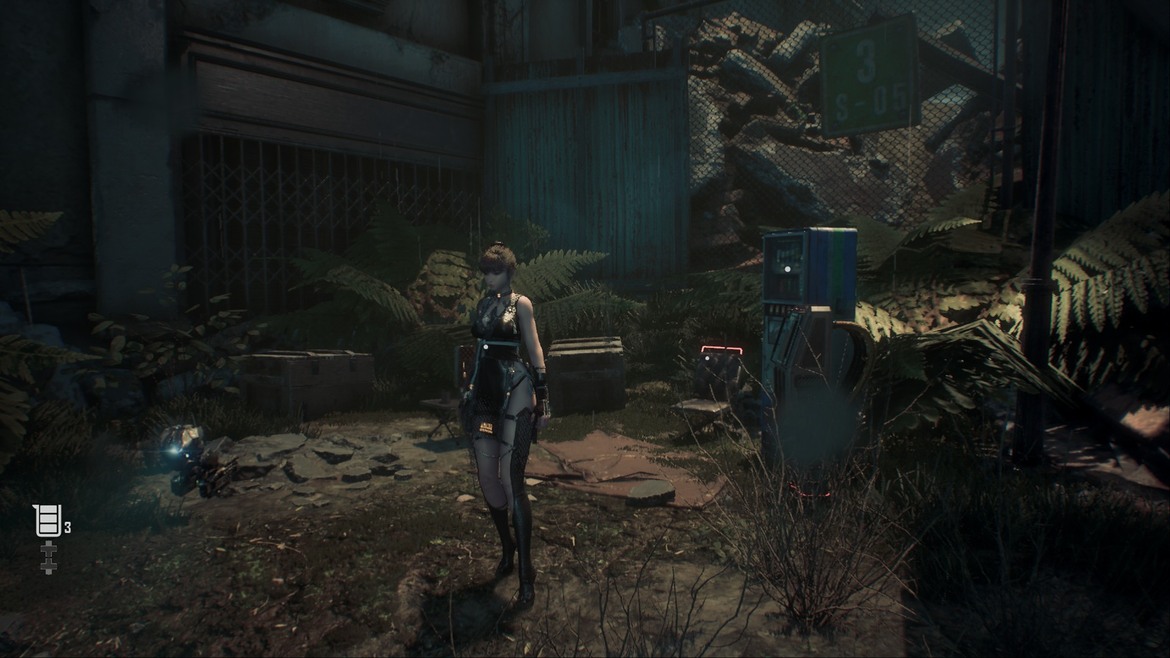Click the dimmed item-switch icon below the beaker
The height and width of the screenshot is (658, 1170).
point(47,558)
